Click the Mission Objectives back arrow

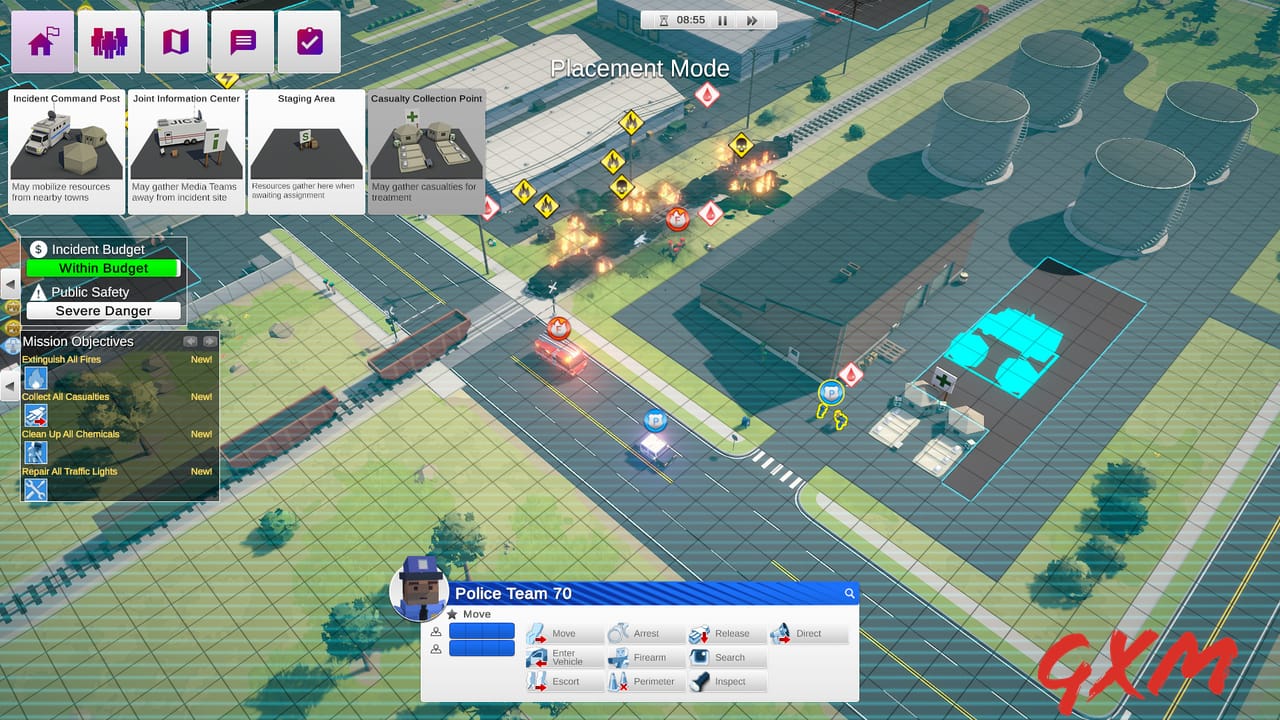tap(187, 341)
